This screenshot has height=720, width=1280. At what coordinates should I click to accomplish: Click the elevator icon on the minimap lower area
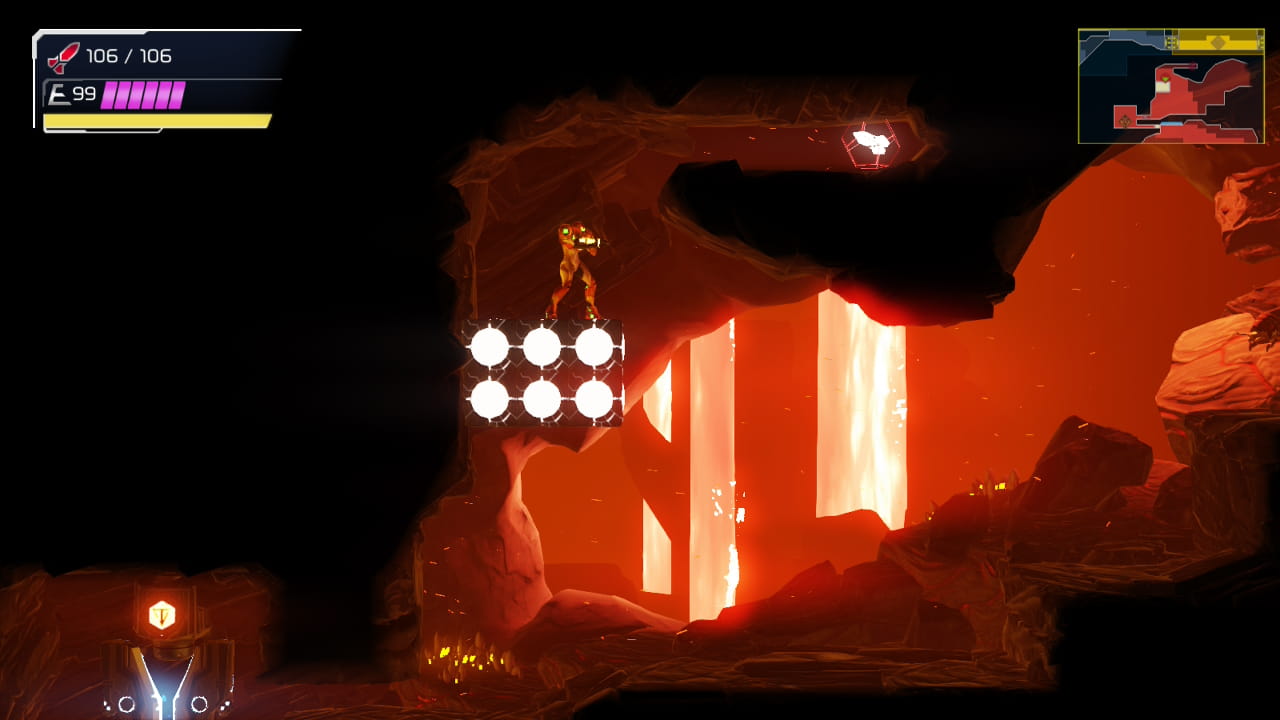tap(1124, 120)
